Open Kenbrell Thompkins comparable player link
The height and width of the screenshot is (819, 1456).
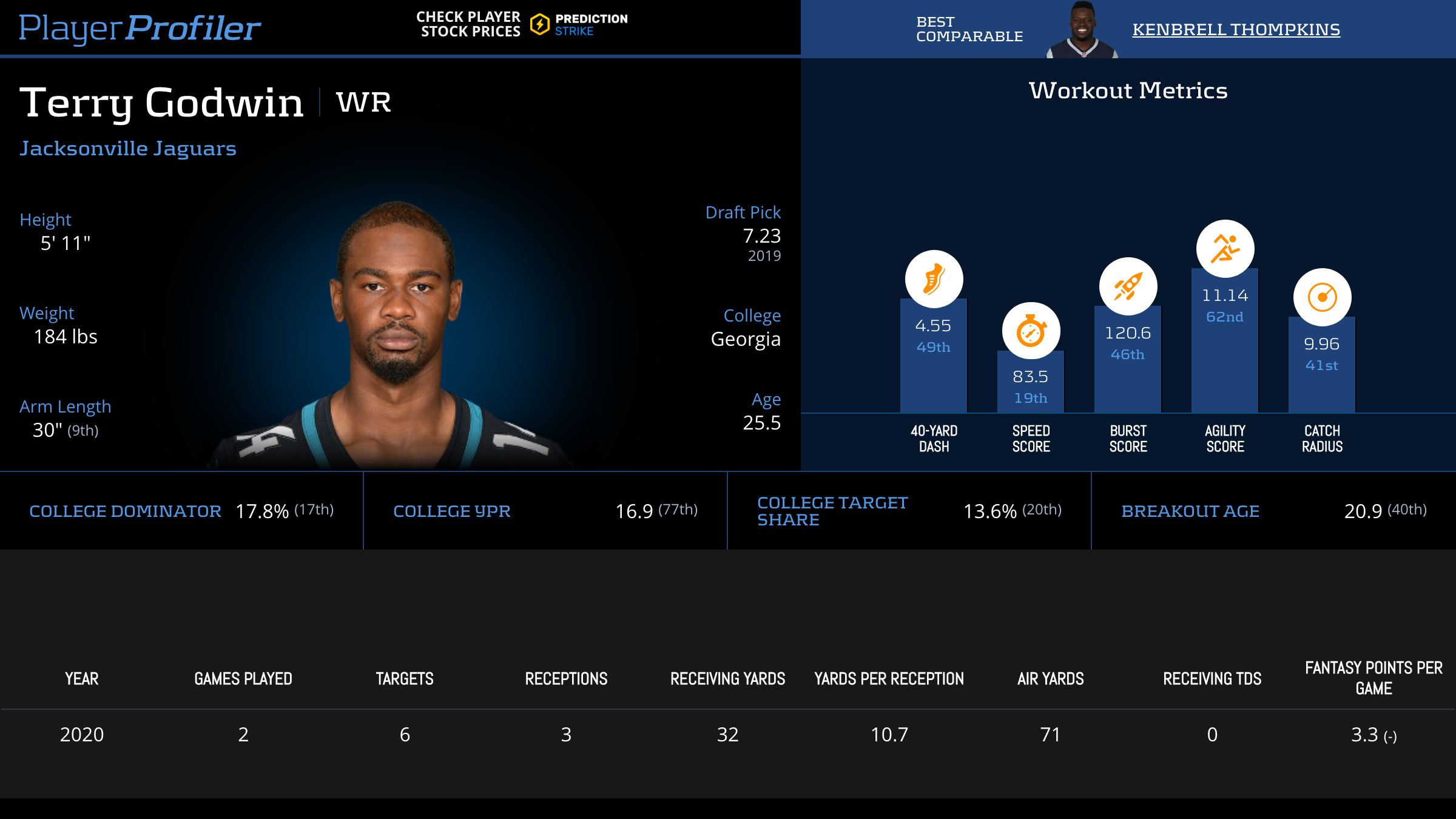coord(1236,29)
